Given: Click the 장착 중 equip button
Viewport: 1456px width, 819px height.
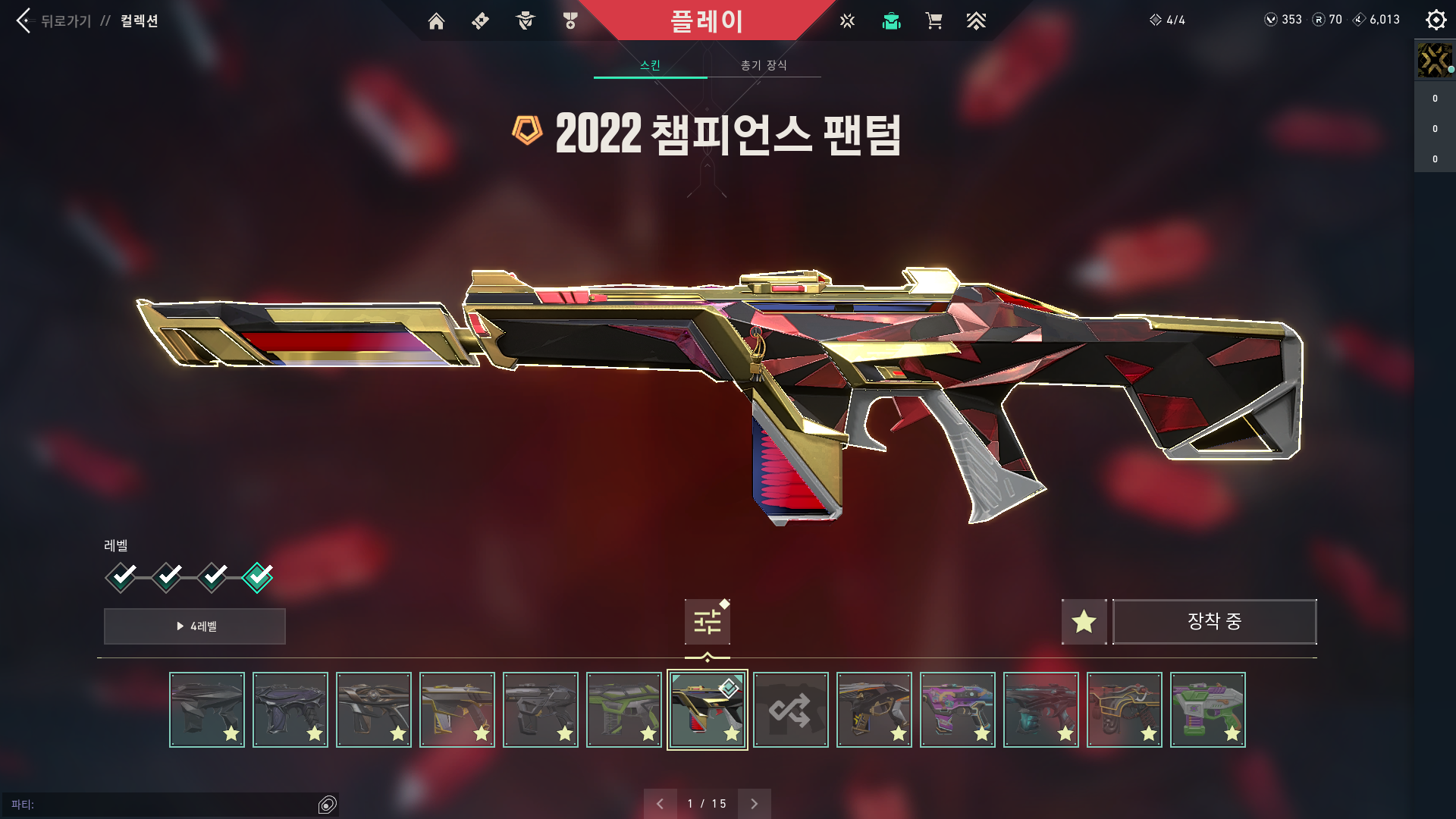Looking at the screenshot, I should click(x=1215, y=621).
